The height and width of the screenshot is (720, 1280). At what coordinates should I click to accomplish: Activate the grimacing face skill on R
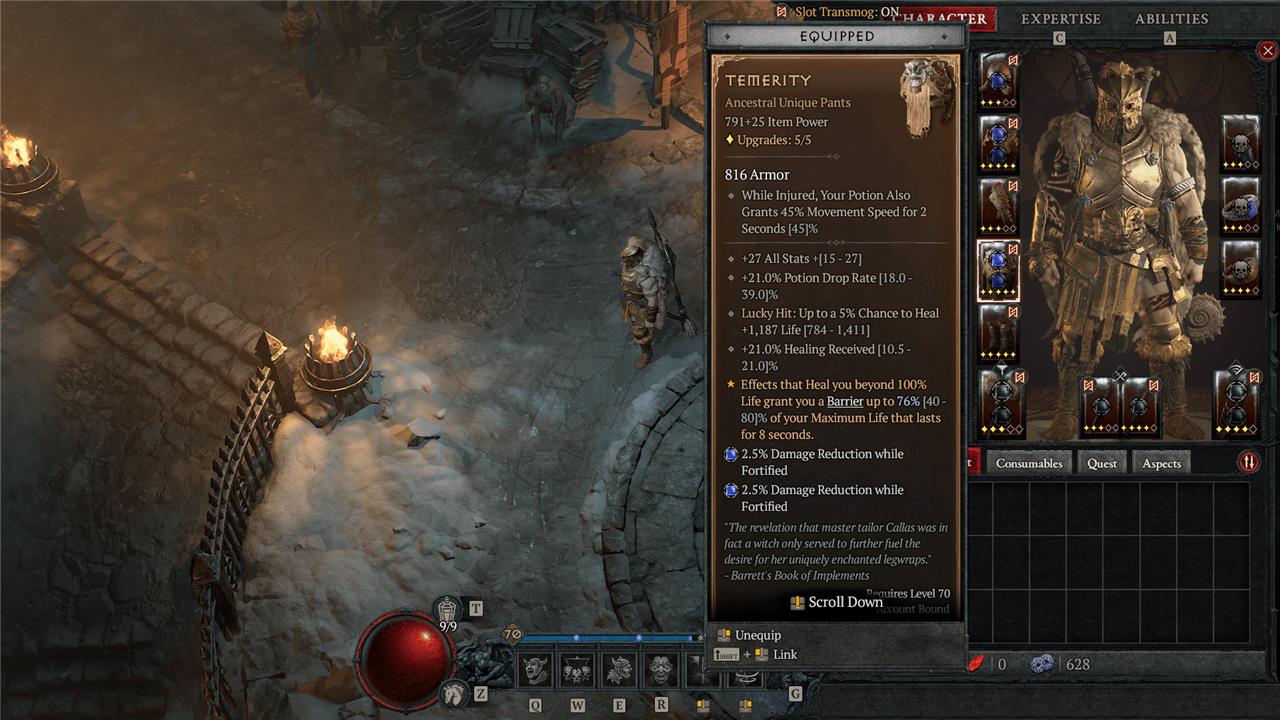660,669
